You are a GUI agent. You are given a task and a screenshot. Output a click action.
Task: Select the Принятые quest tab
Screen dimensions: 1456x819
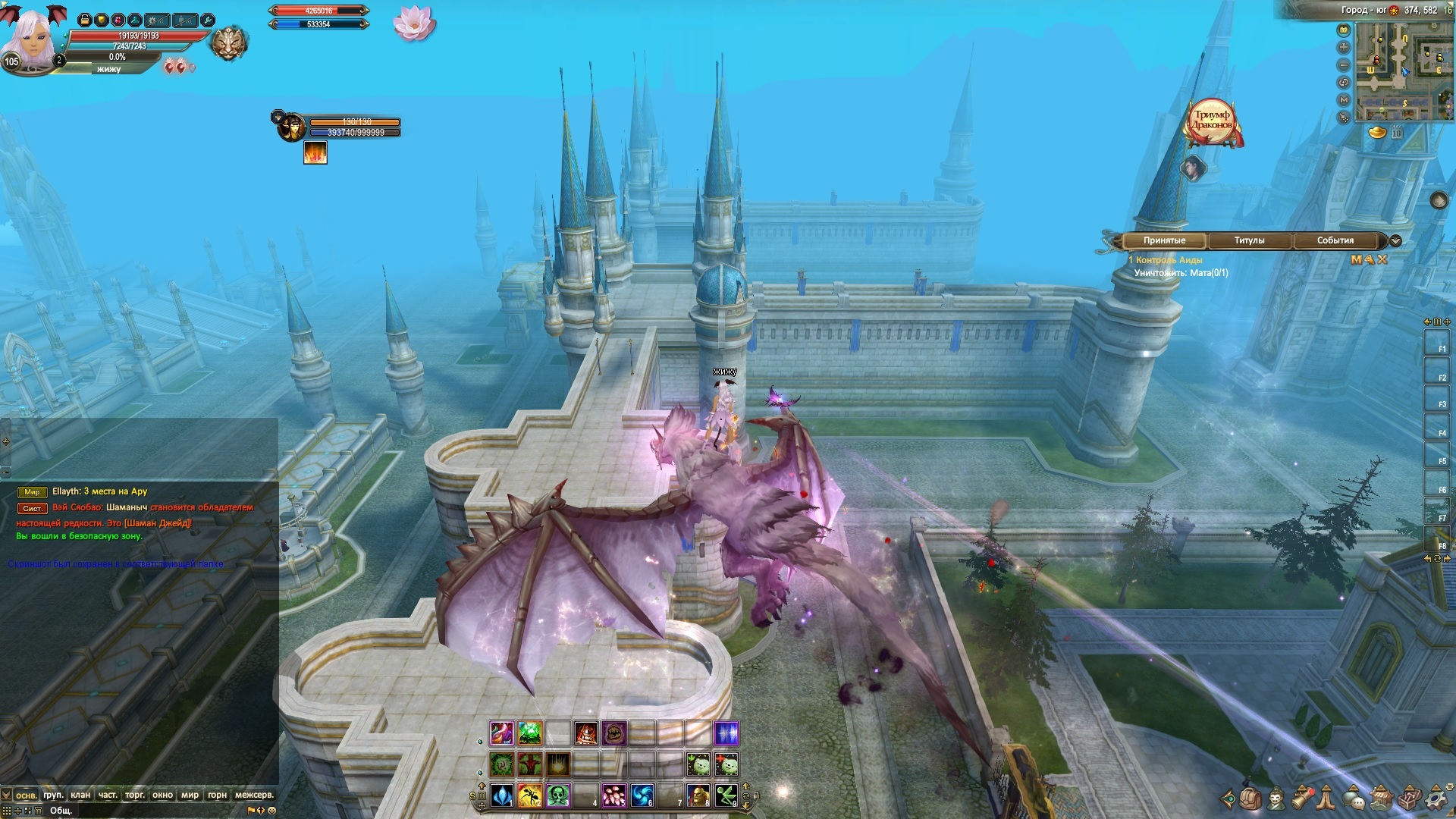click(1164, 240)
